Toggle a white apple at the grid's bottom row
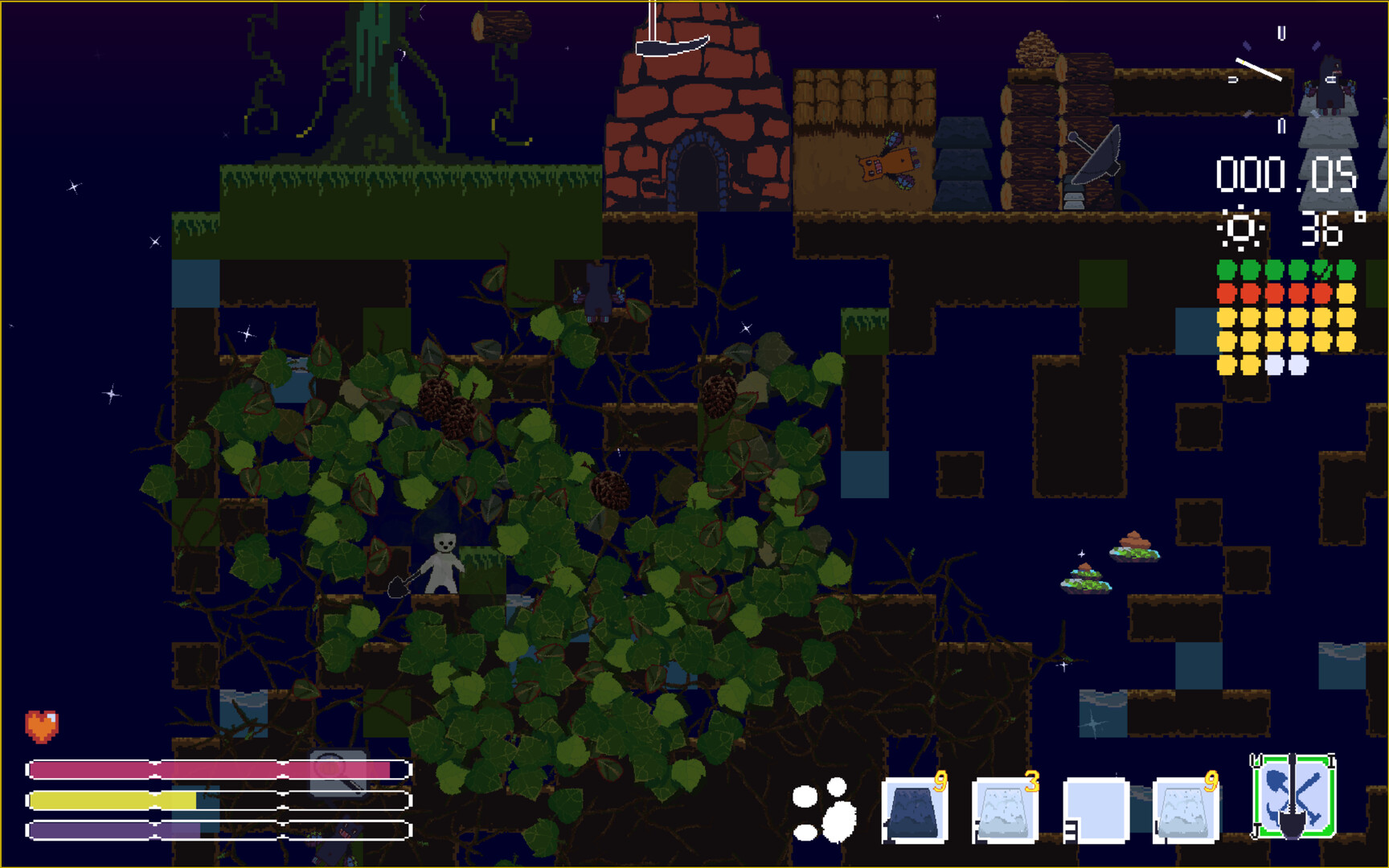1389x868 pixels. (x=1276, y=366)
